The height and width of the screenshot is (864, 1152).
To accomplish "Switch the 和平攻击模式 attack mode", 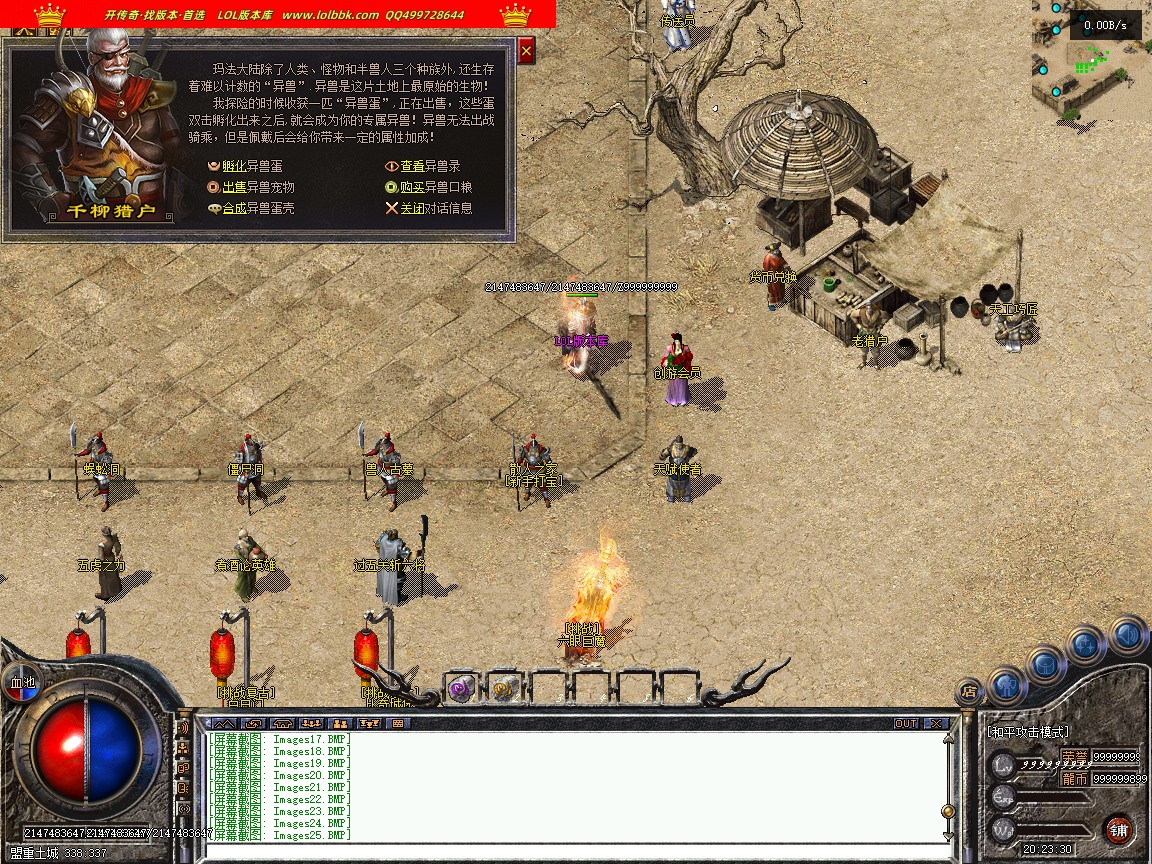I will point(1028,732).
